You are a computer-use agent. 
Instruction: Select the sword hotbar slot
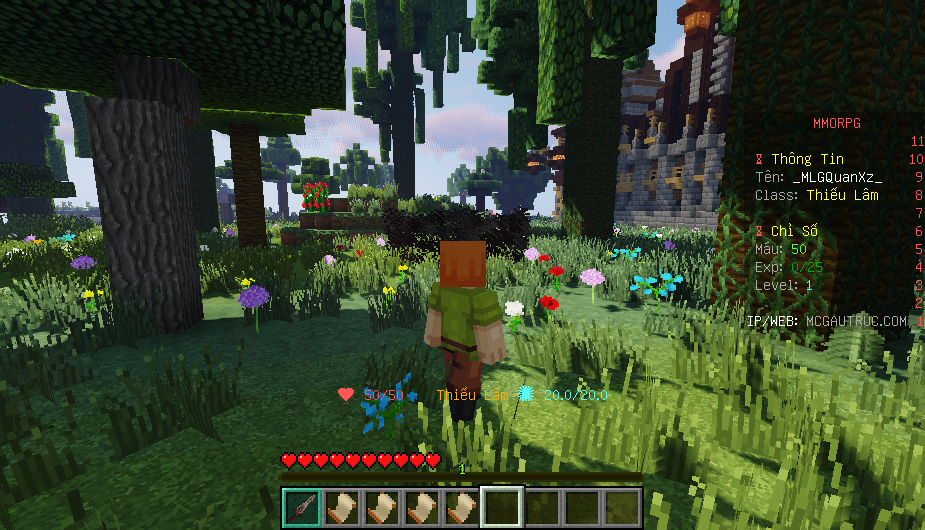point(301,508)
